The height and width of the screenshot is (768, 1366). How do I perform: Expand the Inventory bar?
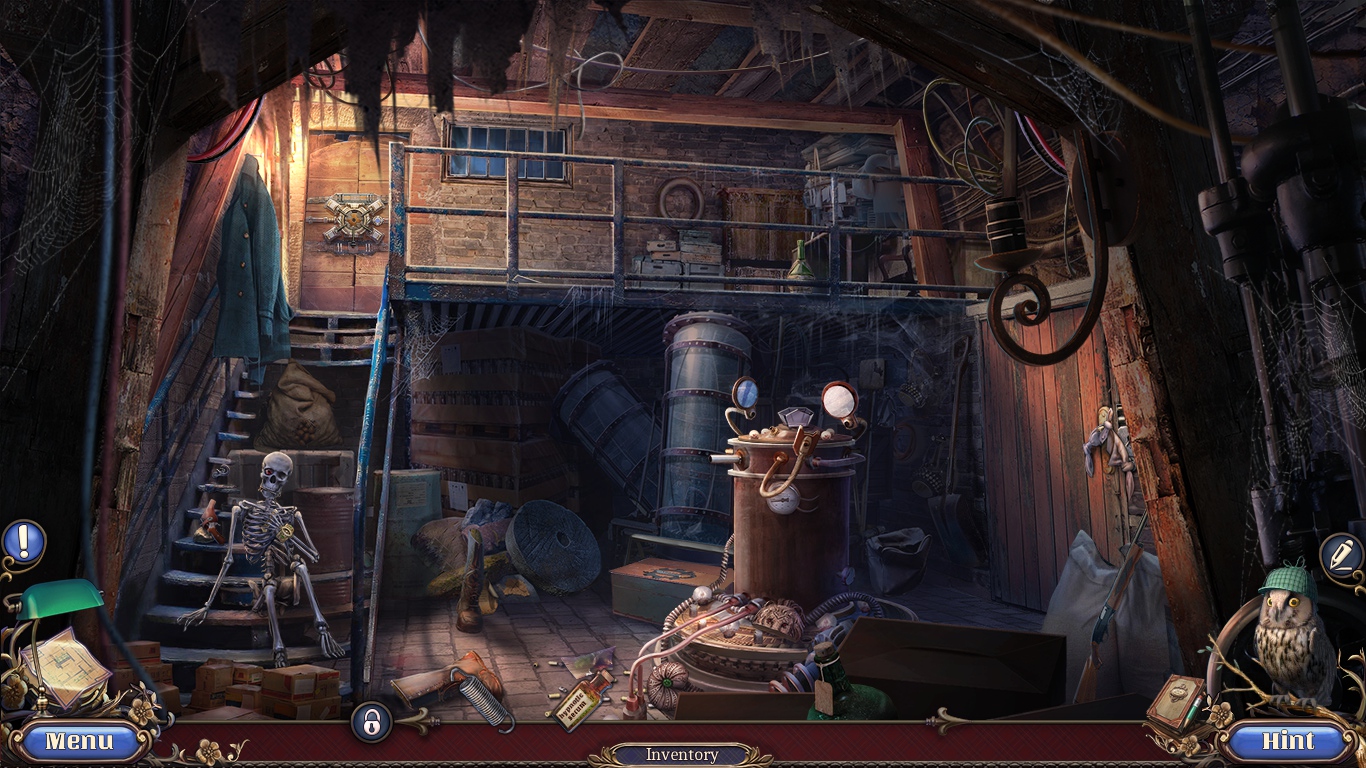click(681, 755)
